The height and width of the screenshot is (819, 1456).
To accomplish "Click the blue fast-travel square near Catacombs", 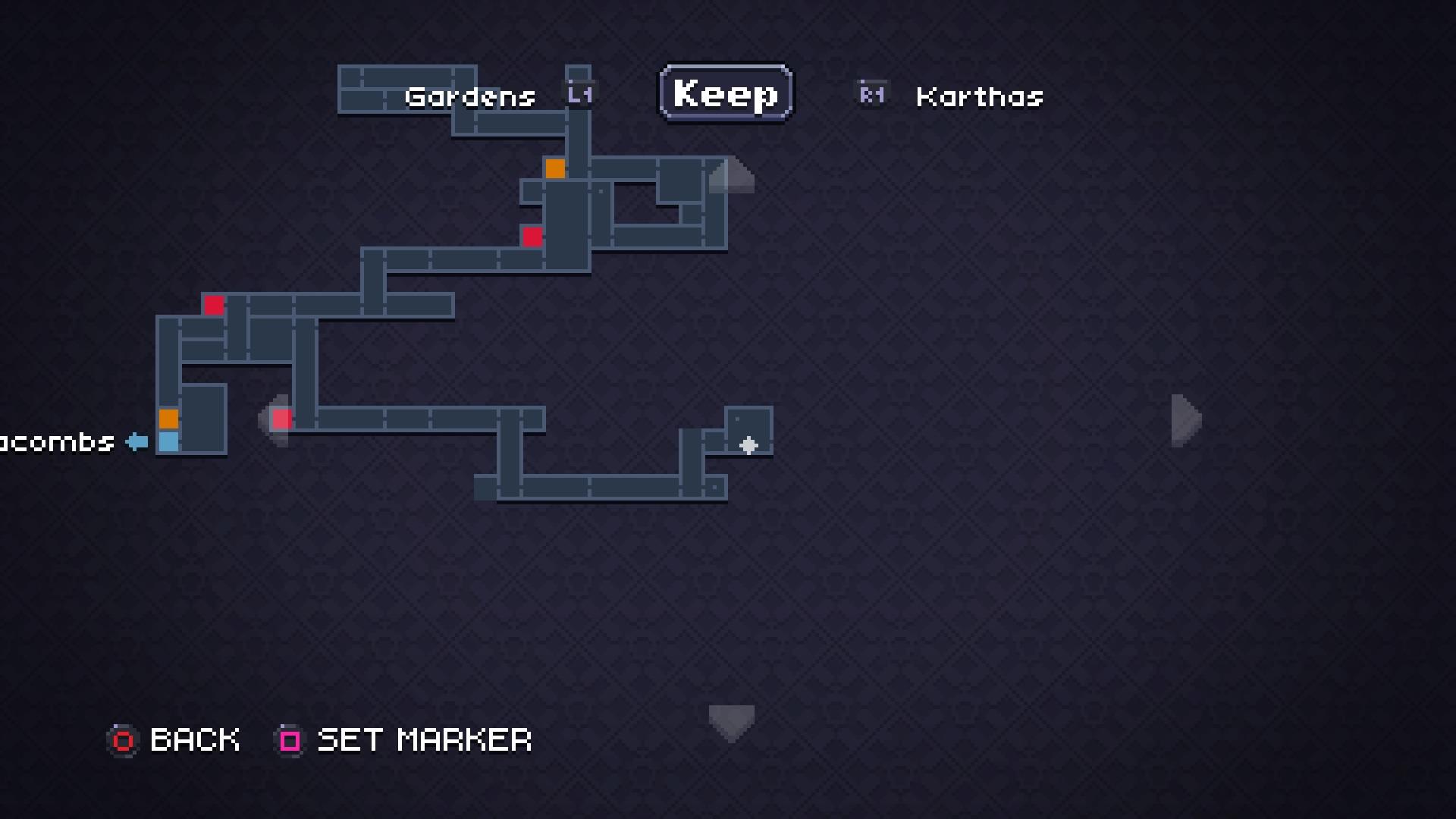I will (168, 441).
